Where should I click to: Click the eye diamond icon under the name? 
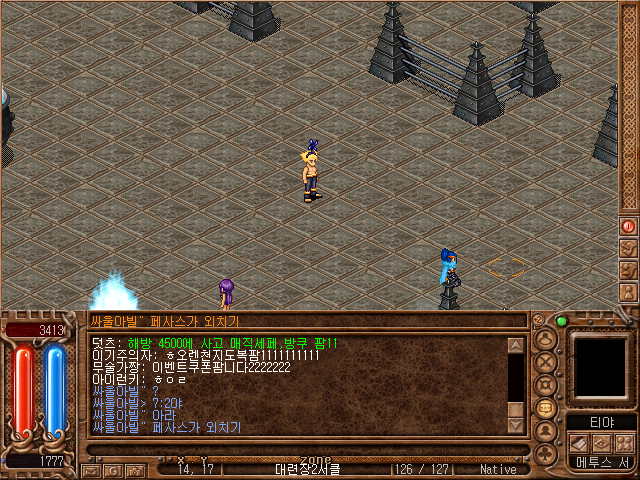602,443
